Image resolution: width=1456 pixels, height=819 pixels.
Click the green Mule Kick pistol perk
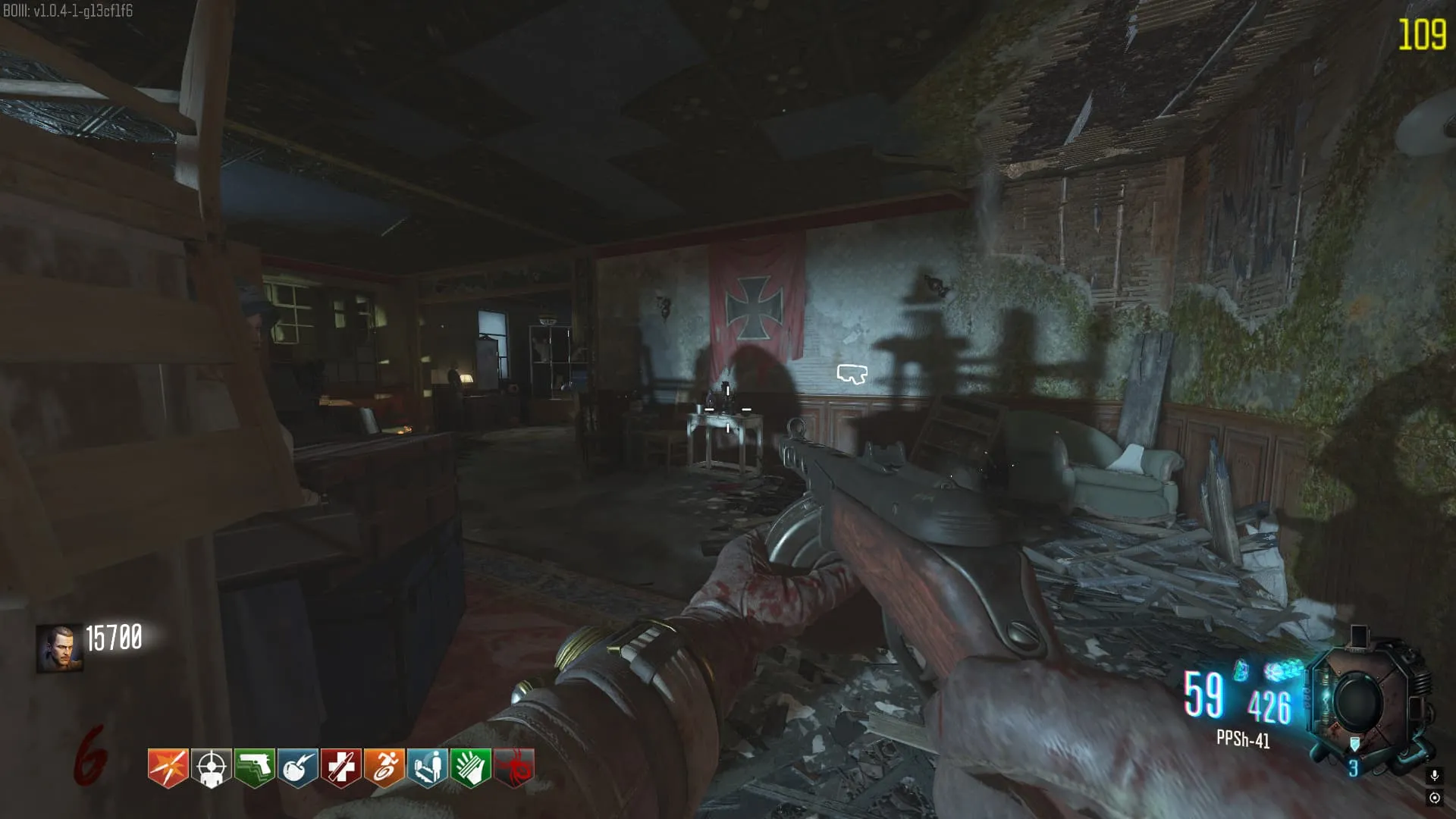[254, 767]
